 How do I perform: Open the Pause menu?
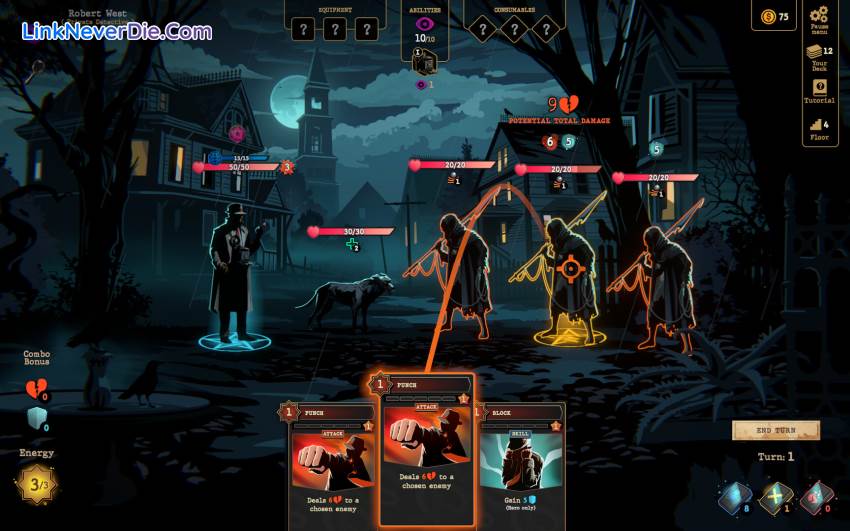(x=819, y=18)
